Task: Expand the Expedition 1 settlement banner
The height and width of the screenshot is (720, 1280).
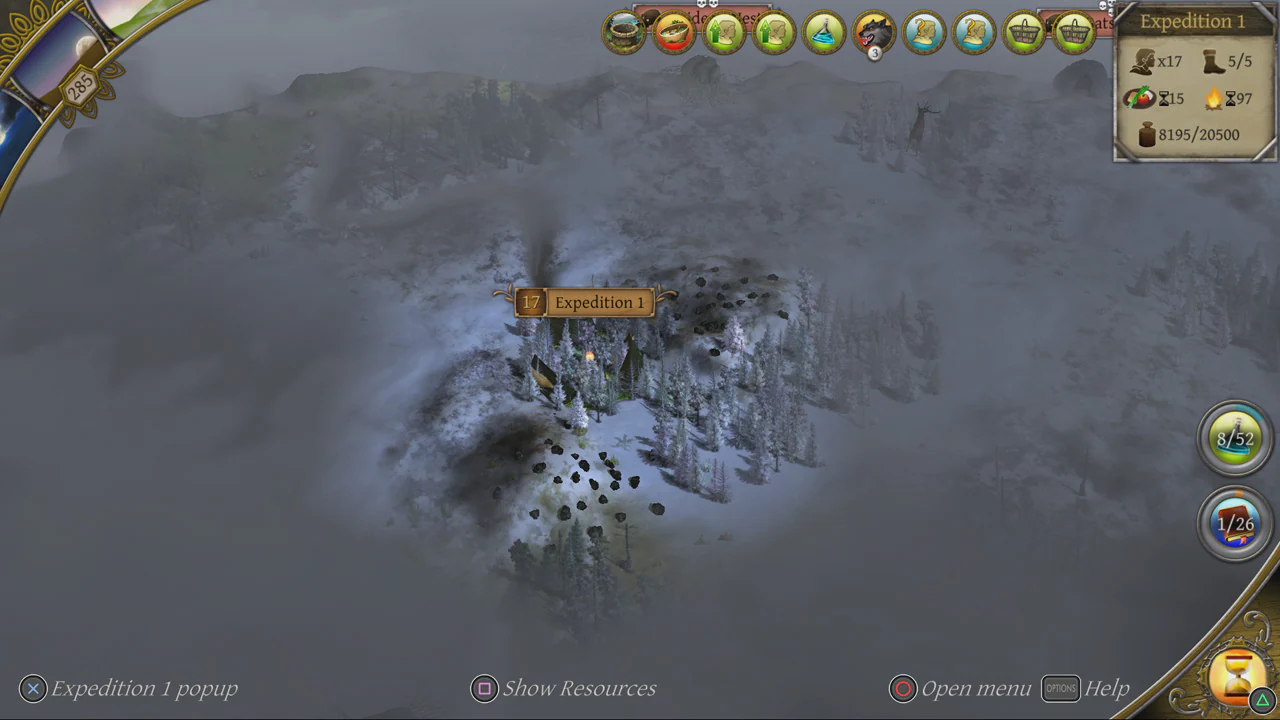Action: point(585,302)
